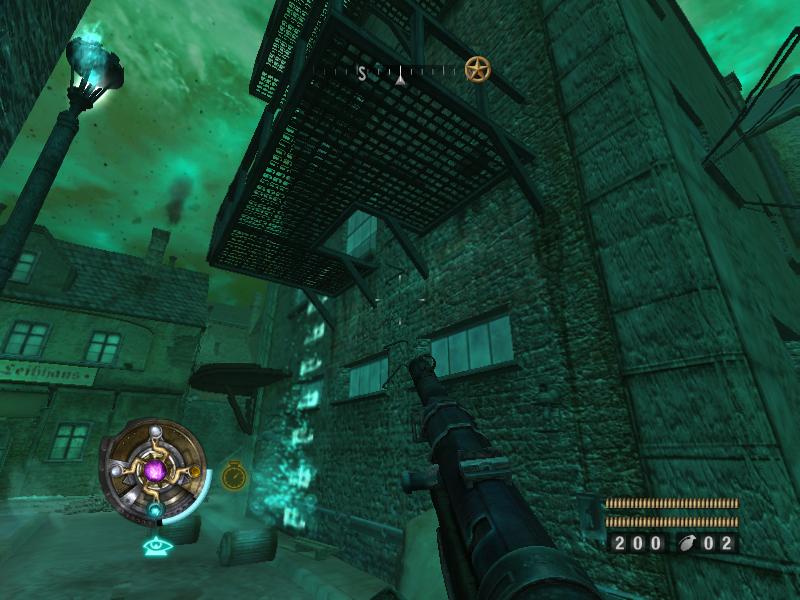This screenshot has height=600, width=800.
Task: Choose the golden stopwatch power icon
Action: click(x=234, y=474)
